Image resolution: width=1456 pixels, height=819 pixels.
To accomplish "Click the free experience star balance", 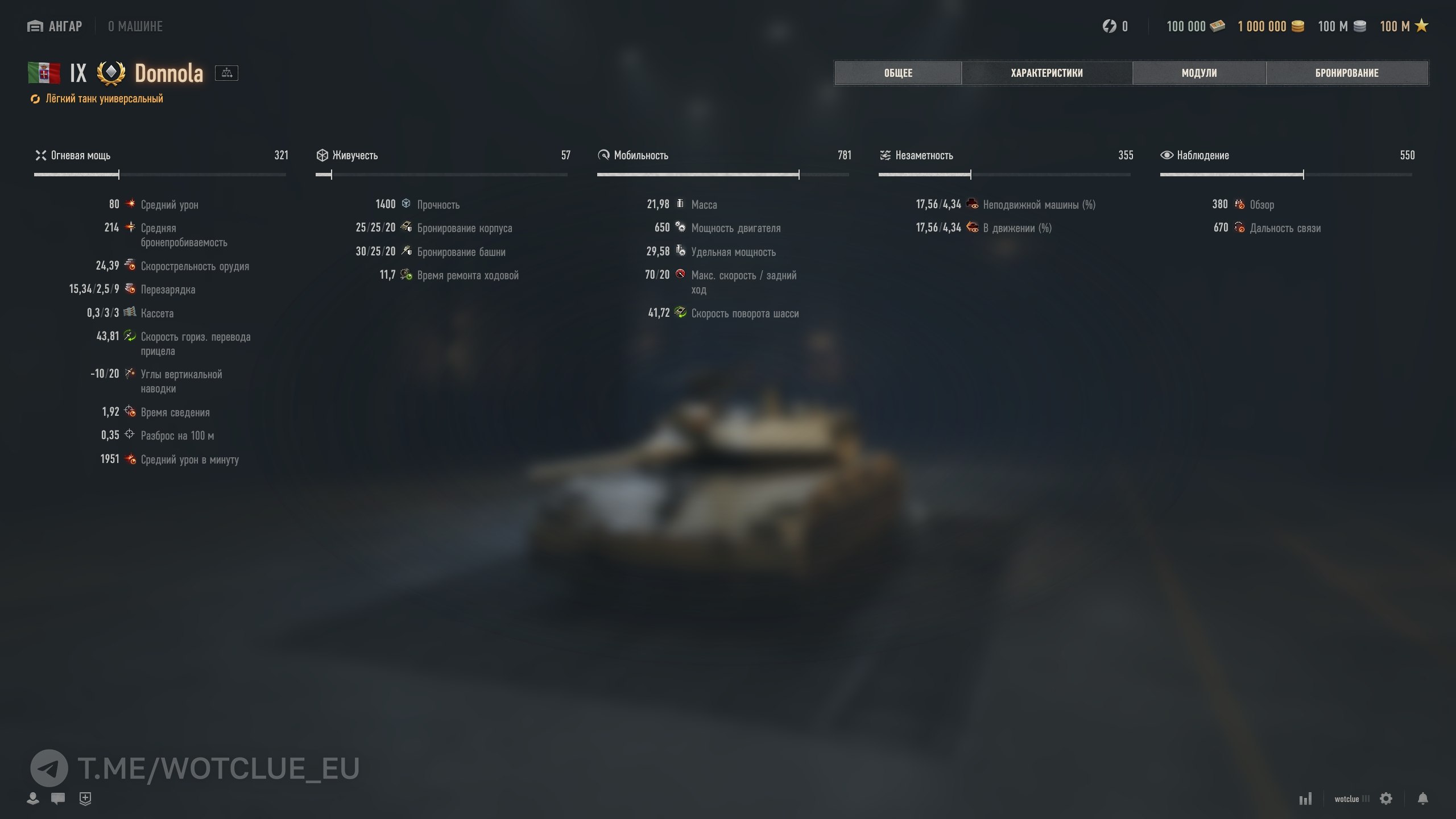I will (x=1404, y=26).
